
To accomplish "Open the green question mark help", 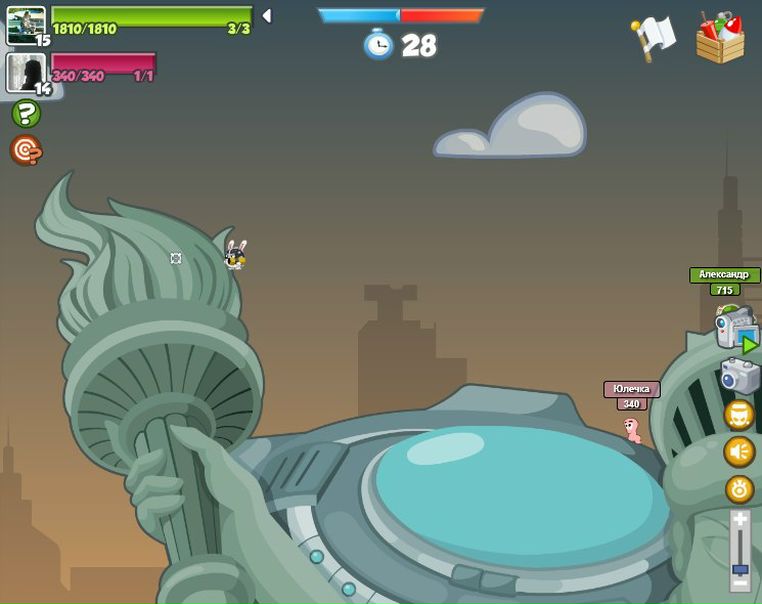I will pyautogui.click(x=26, y=114).
